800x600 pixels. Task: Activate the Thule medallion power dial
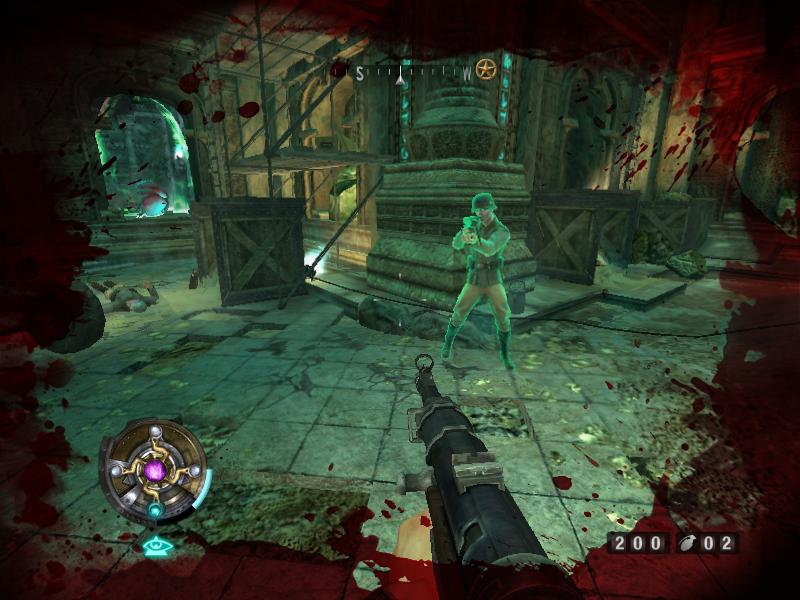tap(156, 469)
